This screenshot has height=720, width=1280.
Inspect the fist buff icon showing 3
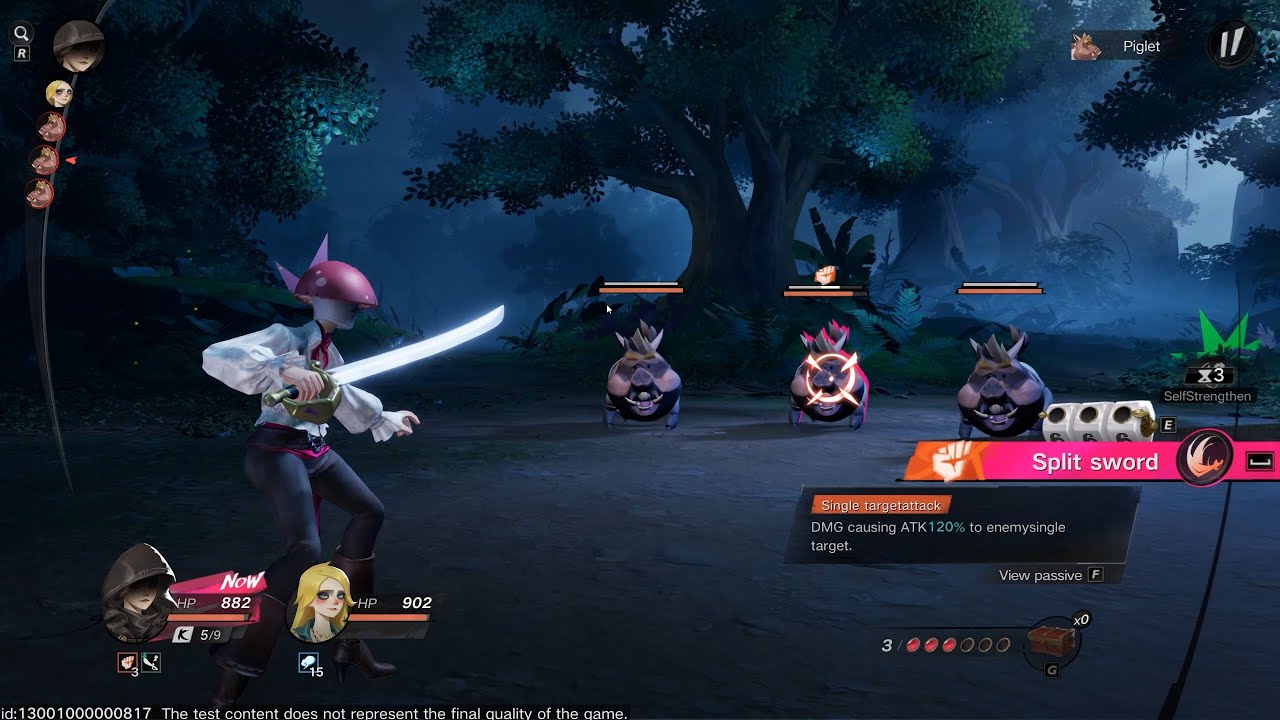coord(128,662)
